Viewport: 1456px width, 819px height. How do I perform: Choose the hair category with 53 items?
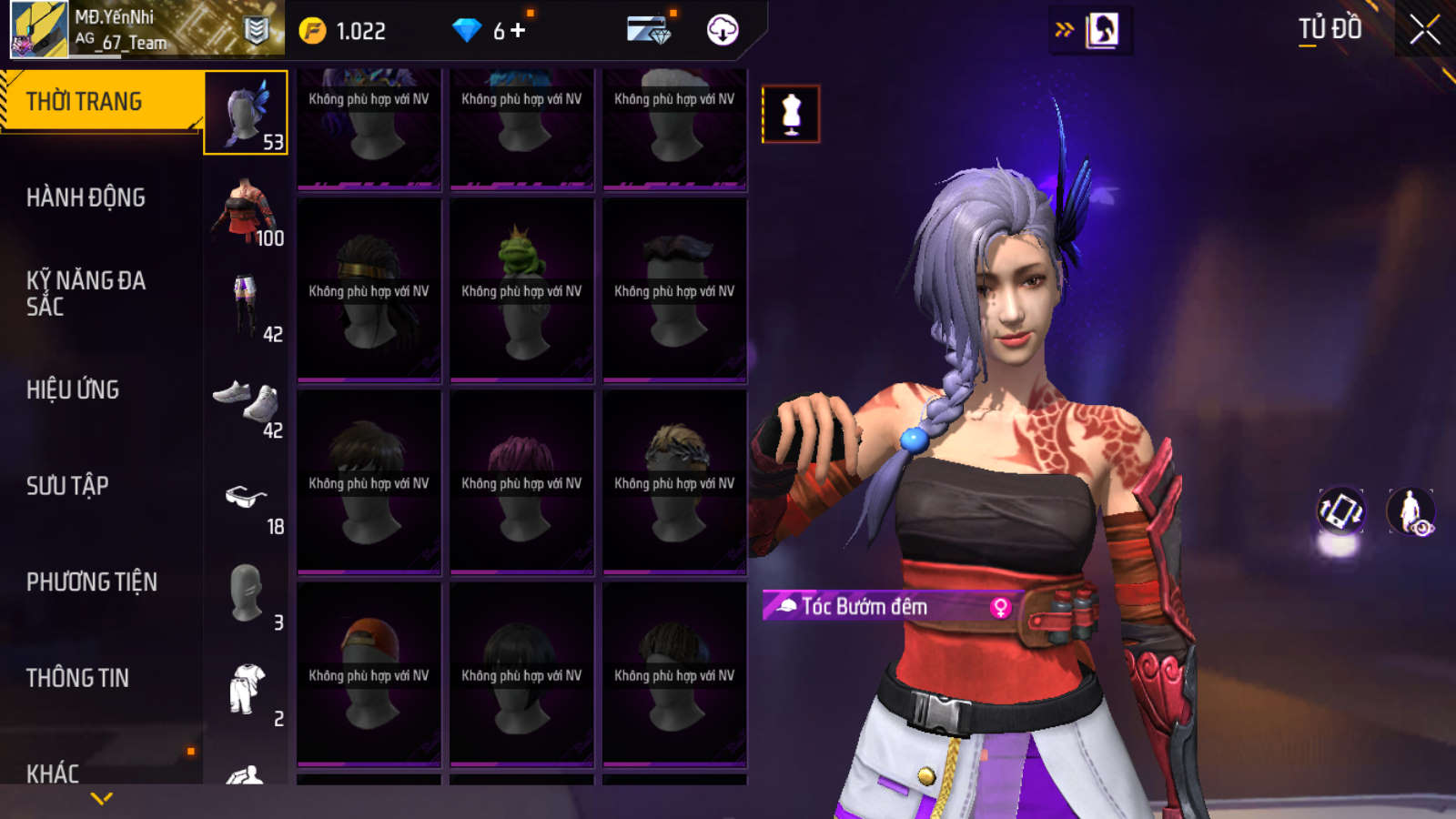coord(246,113)
